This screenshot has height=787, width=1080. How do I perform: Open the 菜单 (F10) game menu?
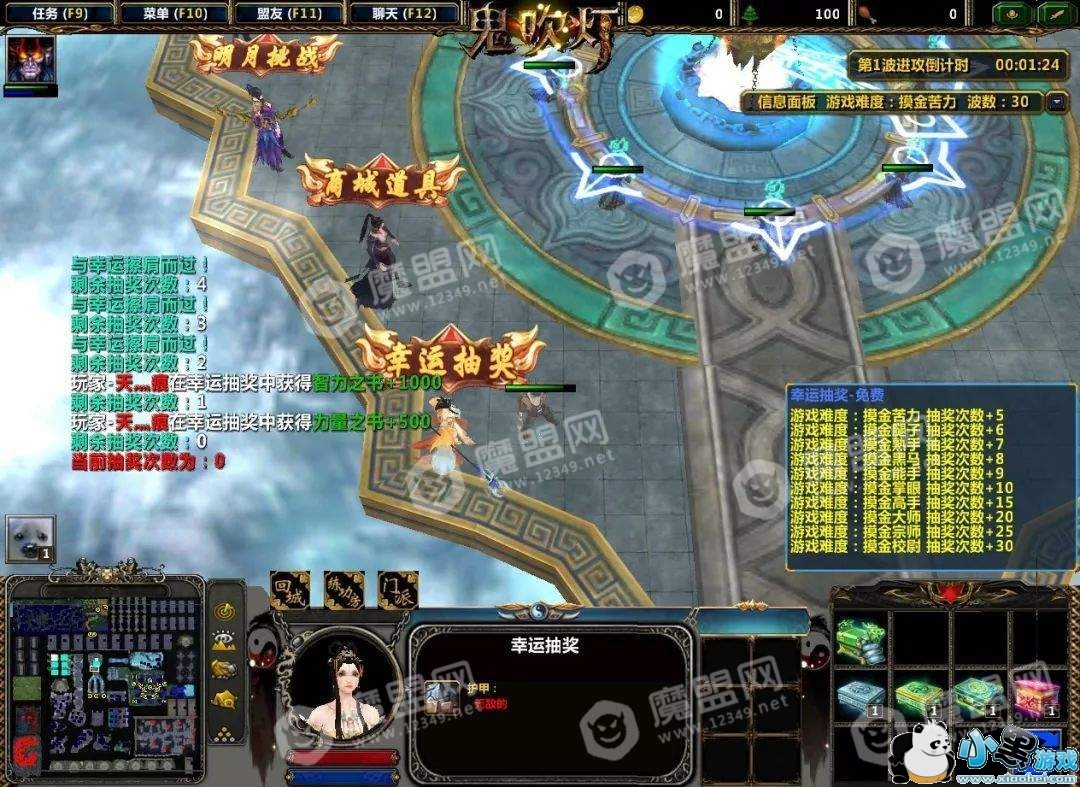click(174, 14)
